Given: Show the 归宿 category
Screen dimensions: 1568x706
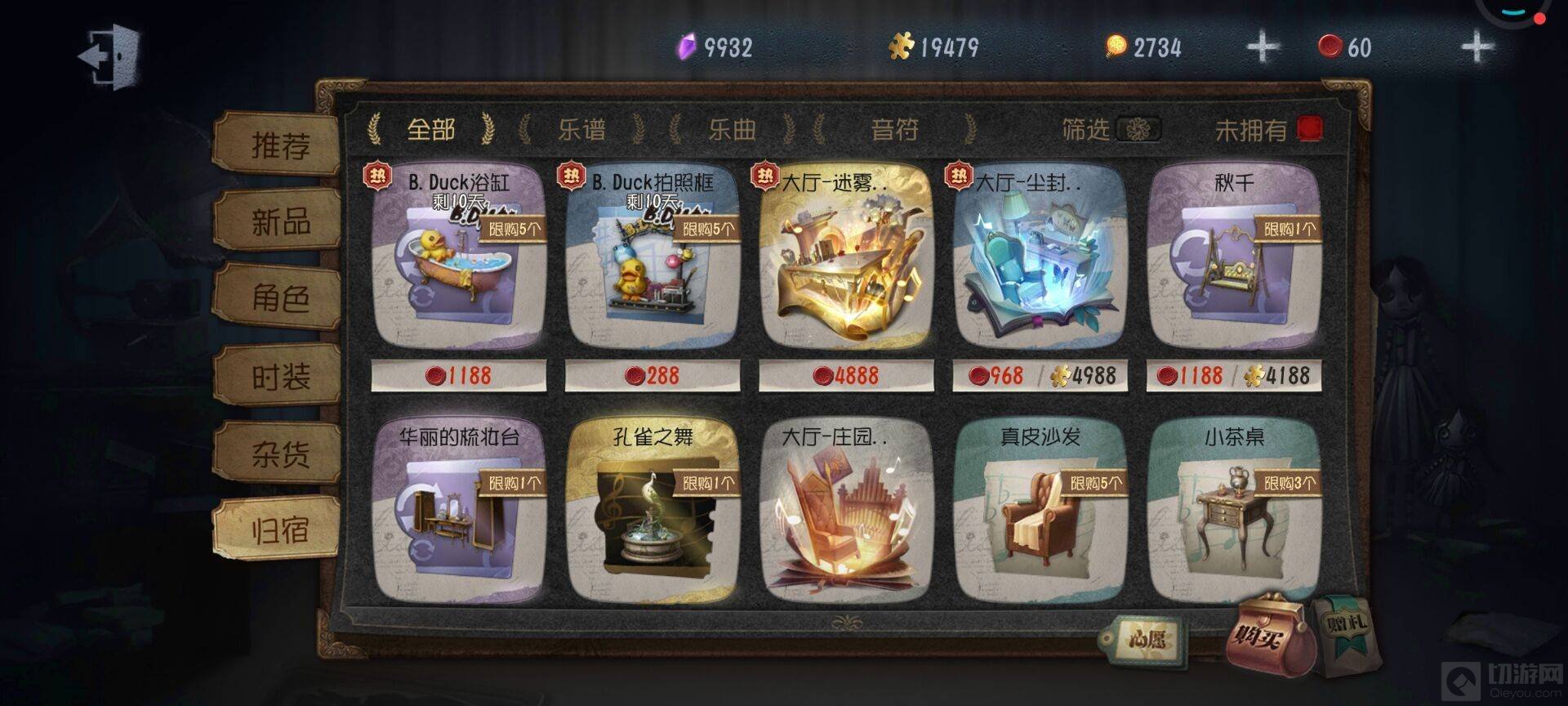Looking at the screenshot, I should pyautogui.click(x=278, y=529).
